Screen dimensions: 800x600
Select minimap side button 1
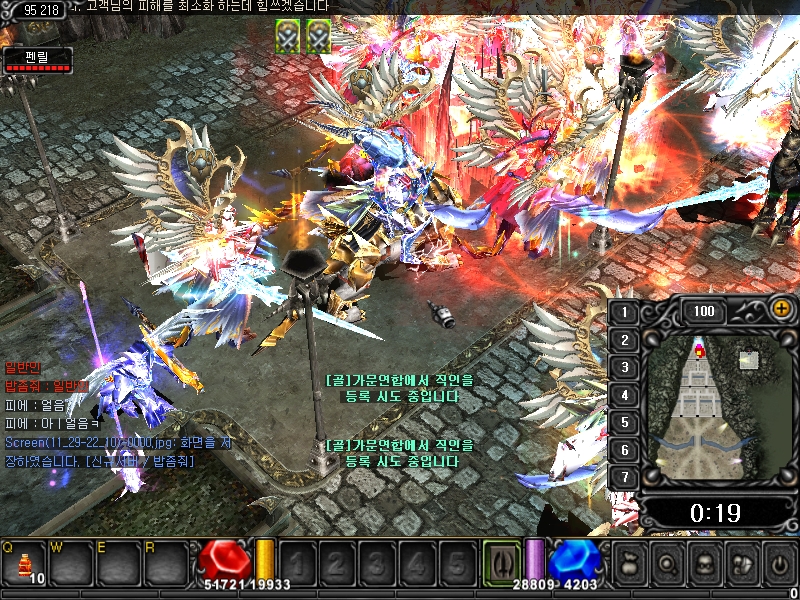625,312
